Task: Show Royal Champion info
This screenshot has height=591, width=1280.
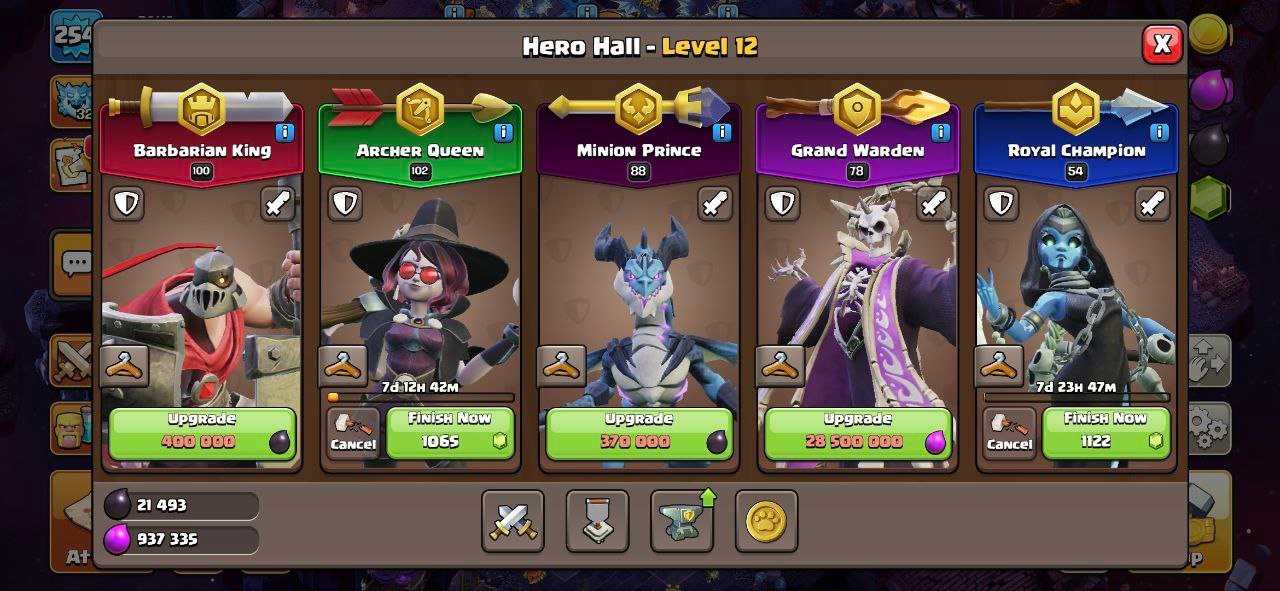Action: 1159,132
